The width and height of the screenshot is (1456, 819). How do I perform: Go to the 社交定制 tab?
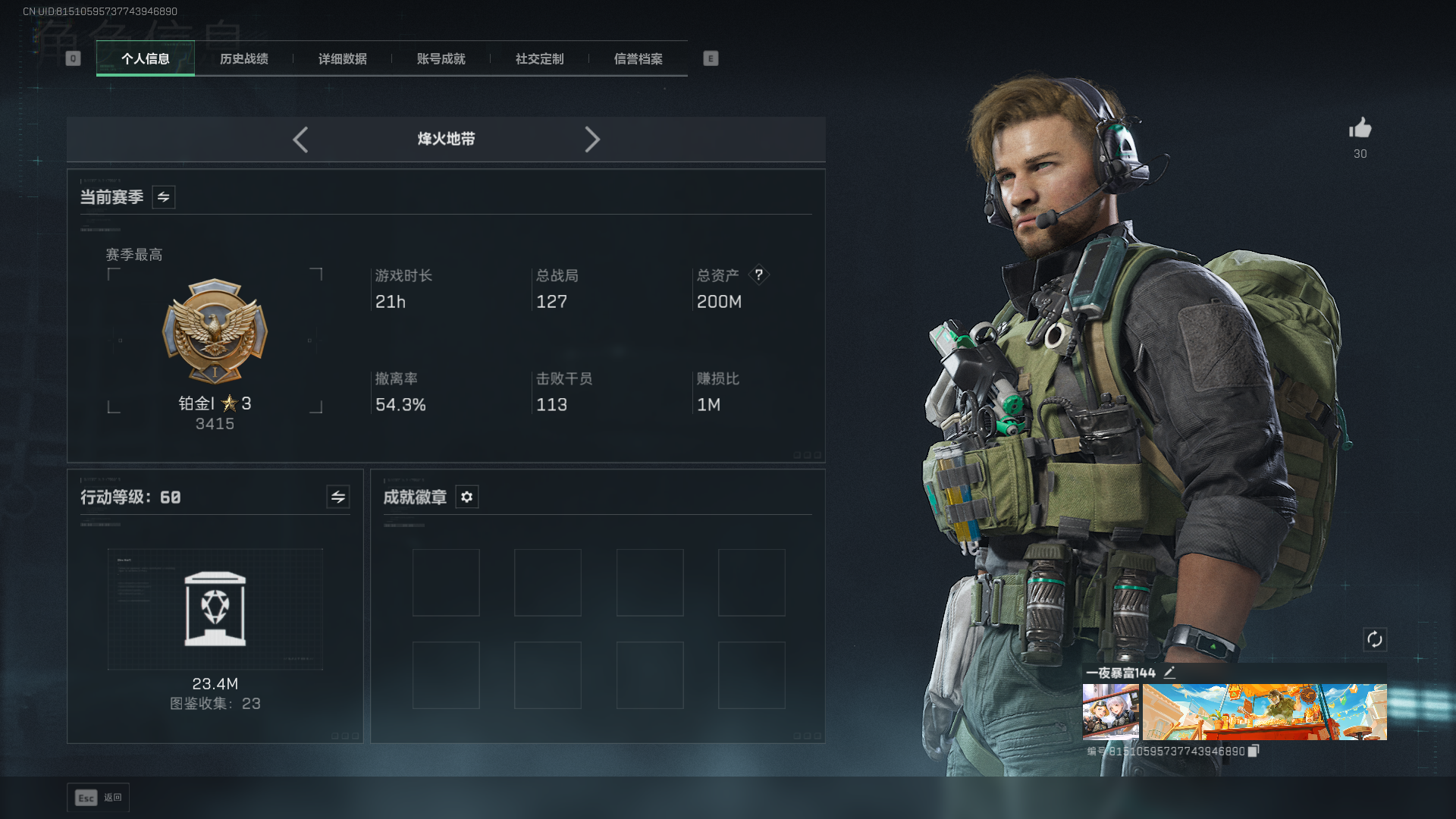(539, 59)
